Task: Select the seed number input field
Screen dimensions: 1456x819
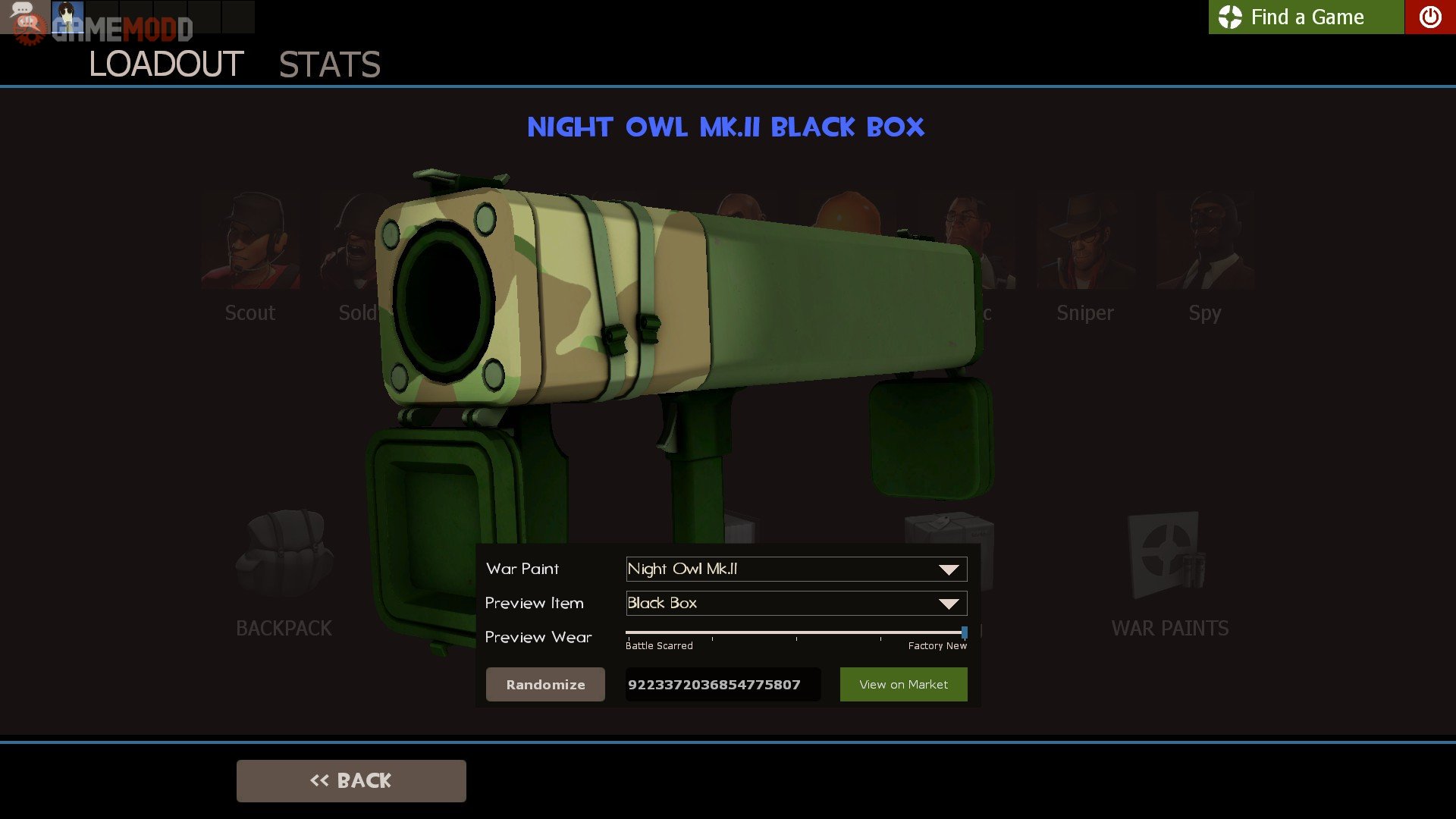Action: click(x=722, y=684)
